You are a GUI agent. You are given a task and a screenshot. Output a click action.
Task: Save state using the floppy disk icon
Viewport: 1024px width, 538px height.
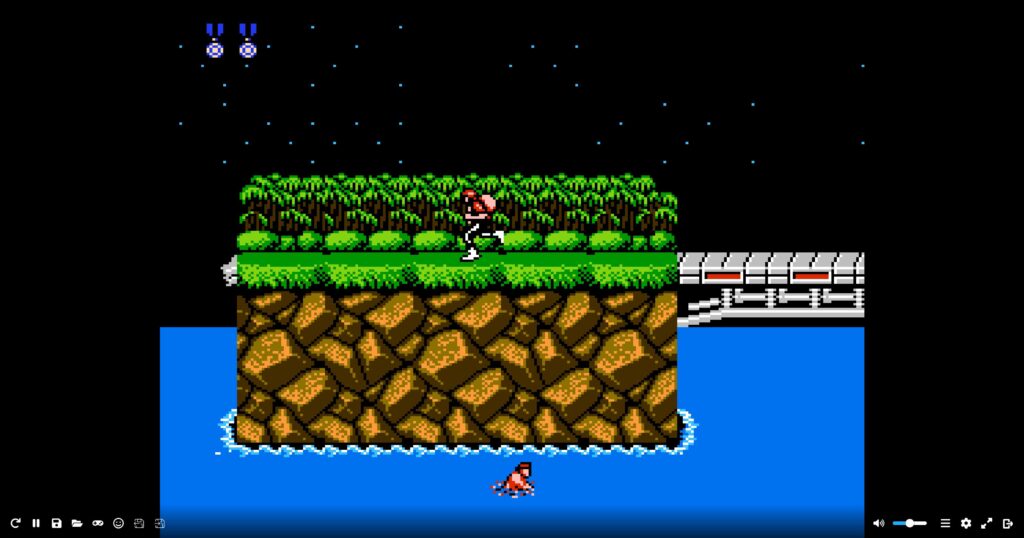pyautogui.click(x=56, y=523)
